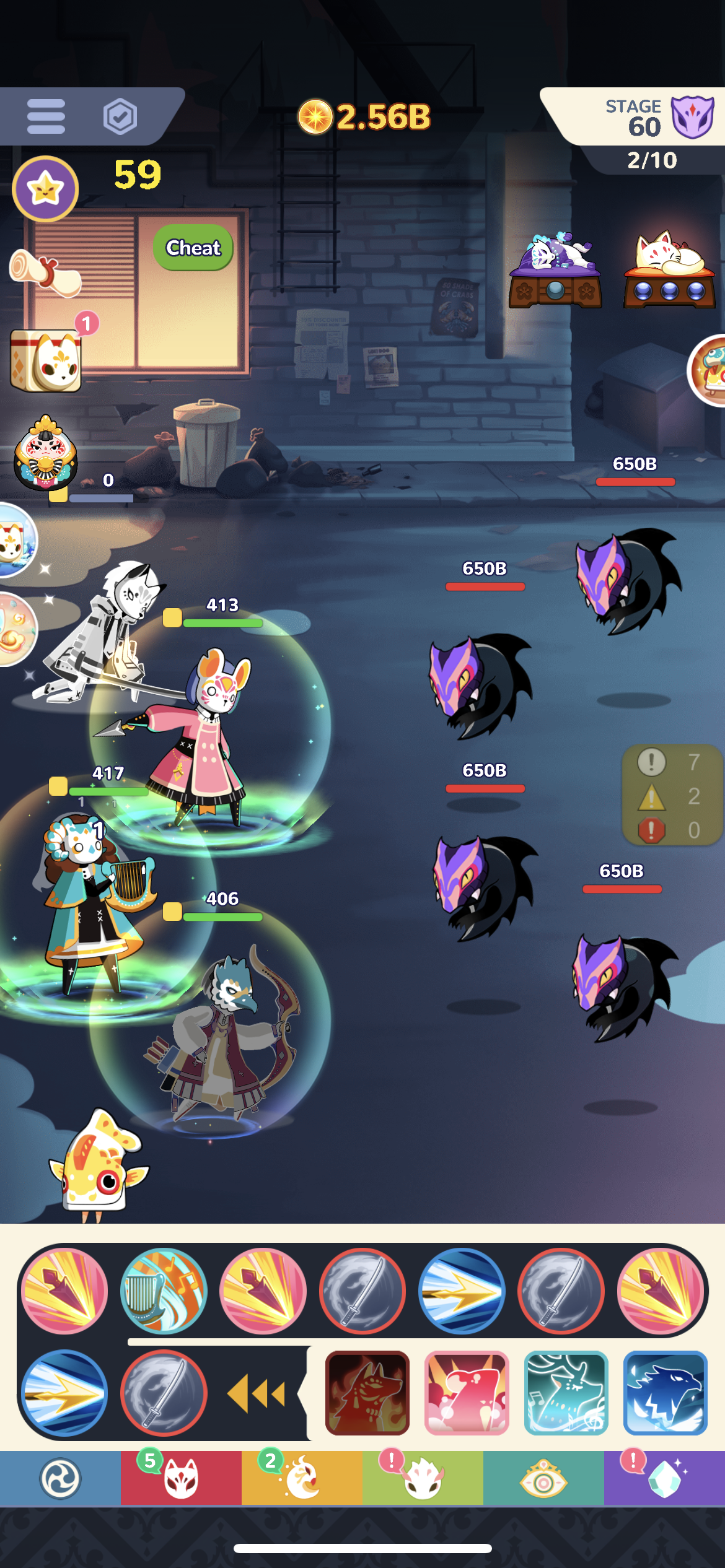725x1568 pixels.
Task: Activate the teal musical creature skill card
Action: pos(566,1393)
